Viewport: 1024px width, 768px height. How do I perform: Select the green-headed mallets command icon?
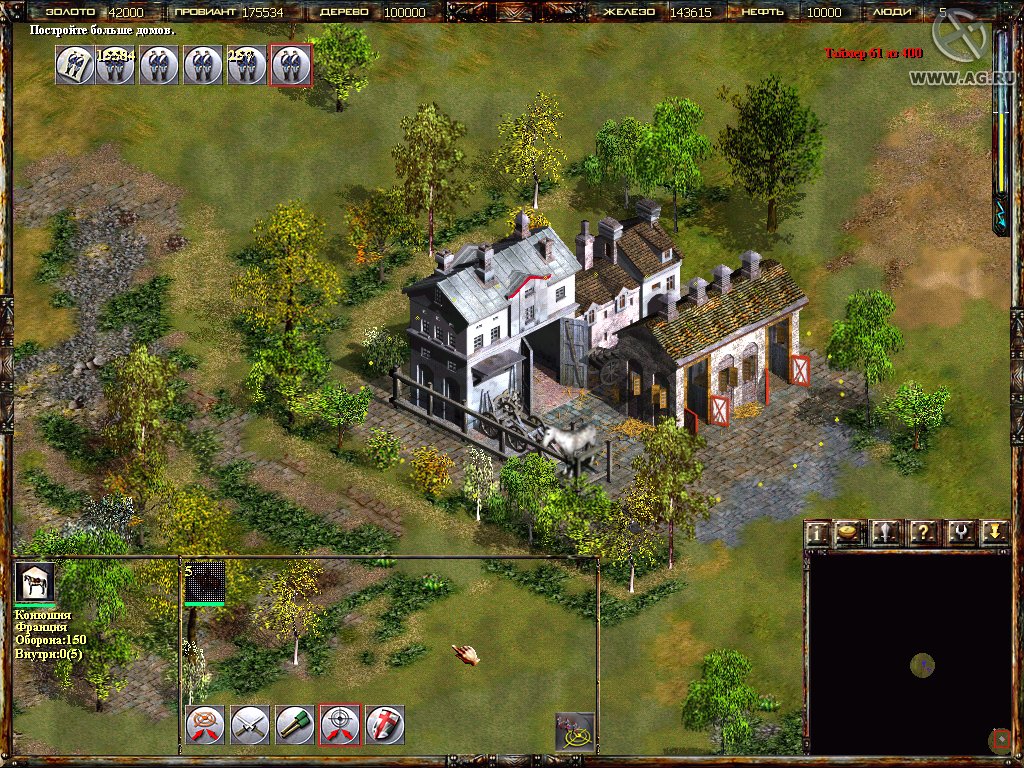(294, 725)
